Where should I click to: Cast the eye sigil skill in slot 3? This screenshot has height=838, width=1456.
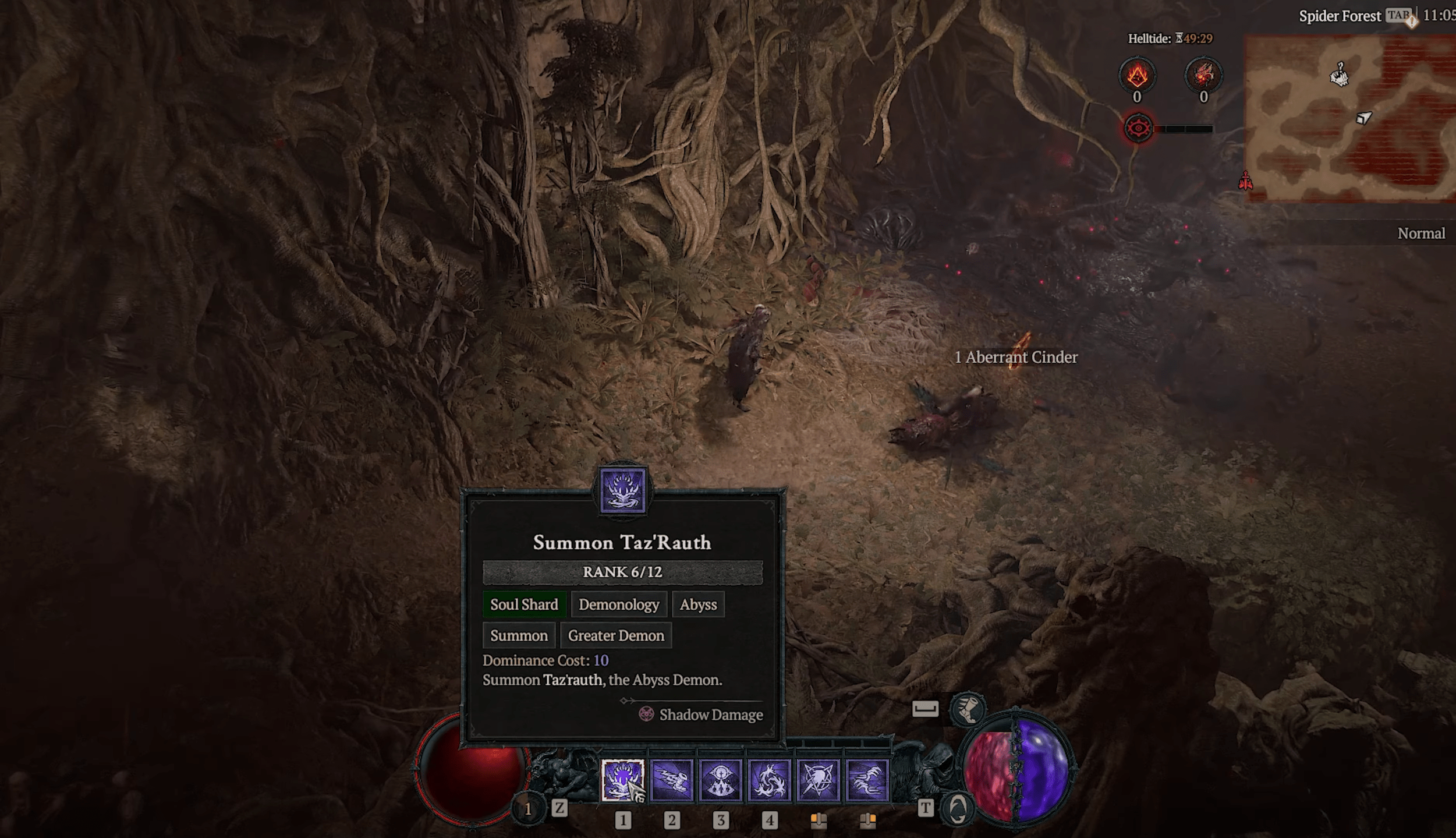click(720, 780)
